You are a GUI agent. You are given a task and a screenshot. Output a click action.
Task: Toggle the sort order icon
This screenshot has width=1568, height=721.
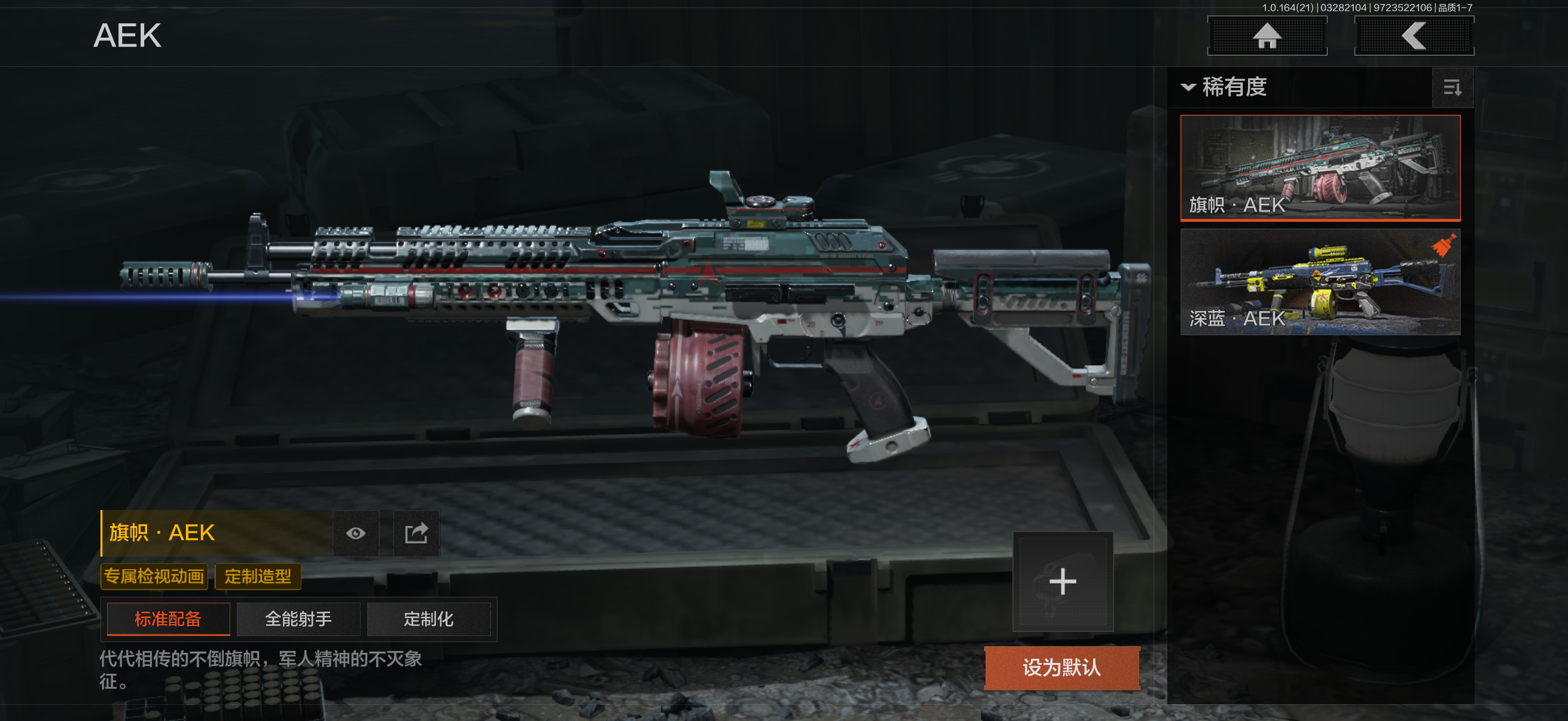(x=1453, y=88)
